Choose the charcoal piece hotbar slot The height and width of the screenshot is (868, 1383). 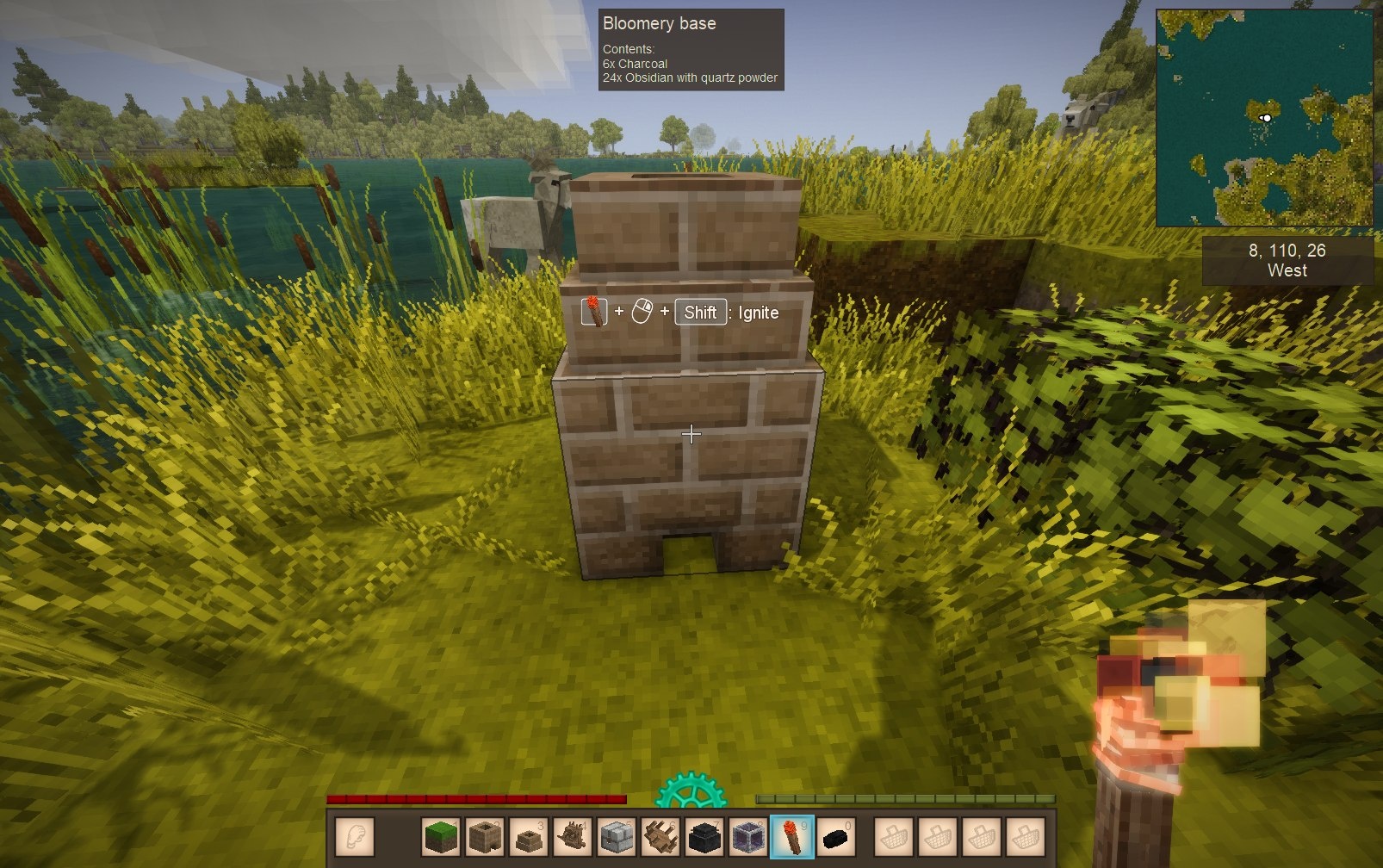click(835, 836)
